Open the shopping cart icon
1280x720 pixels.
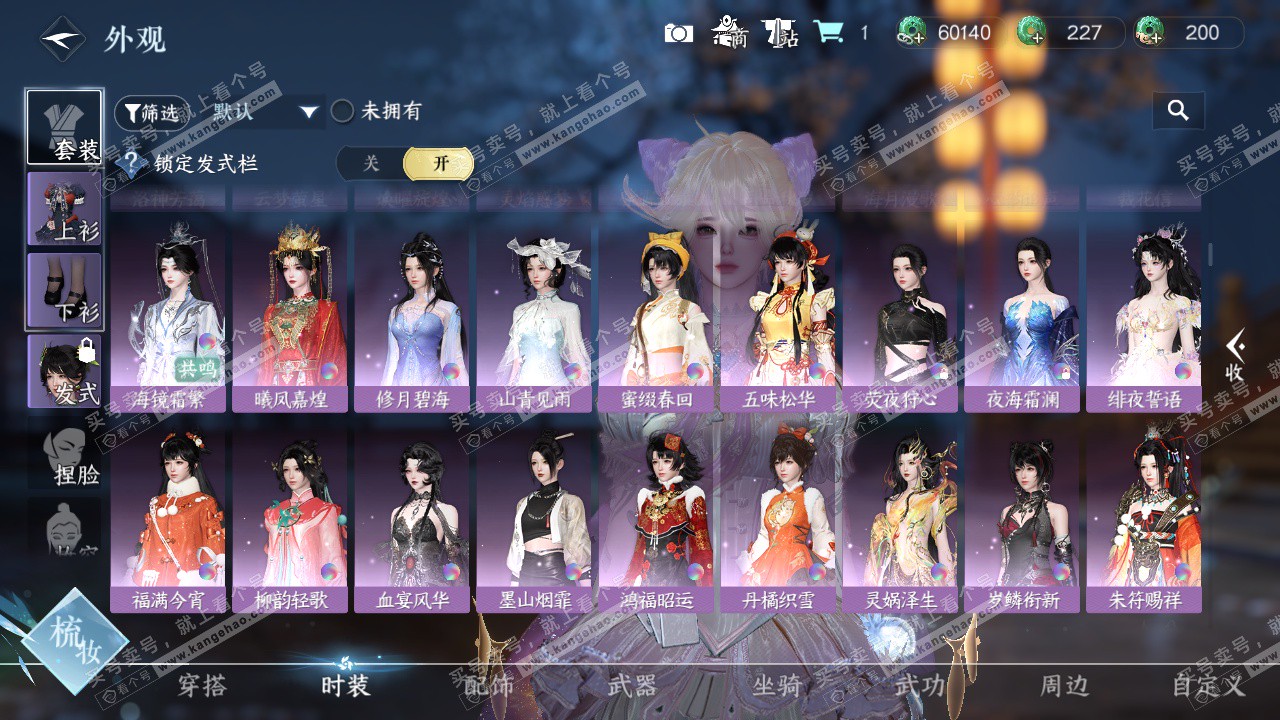(827, 33)
